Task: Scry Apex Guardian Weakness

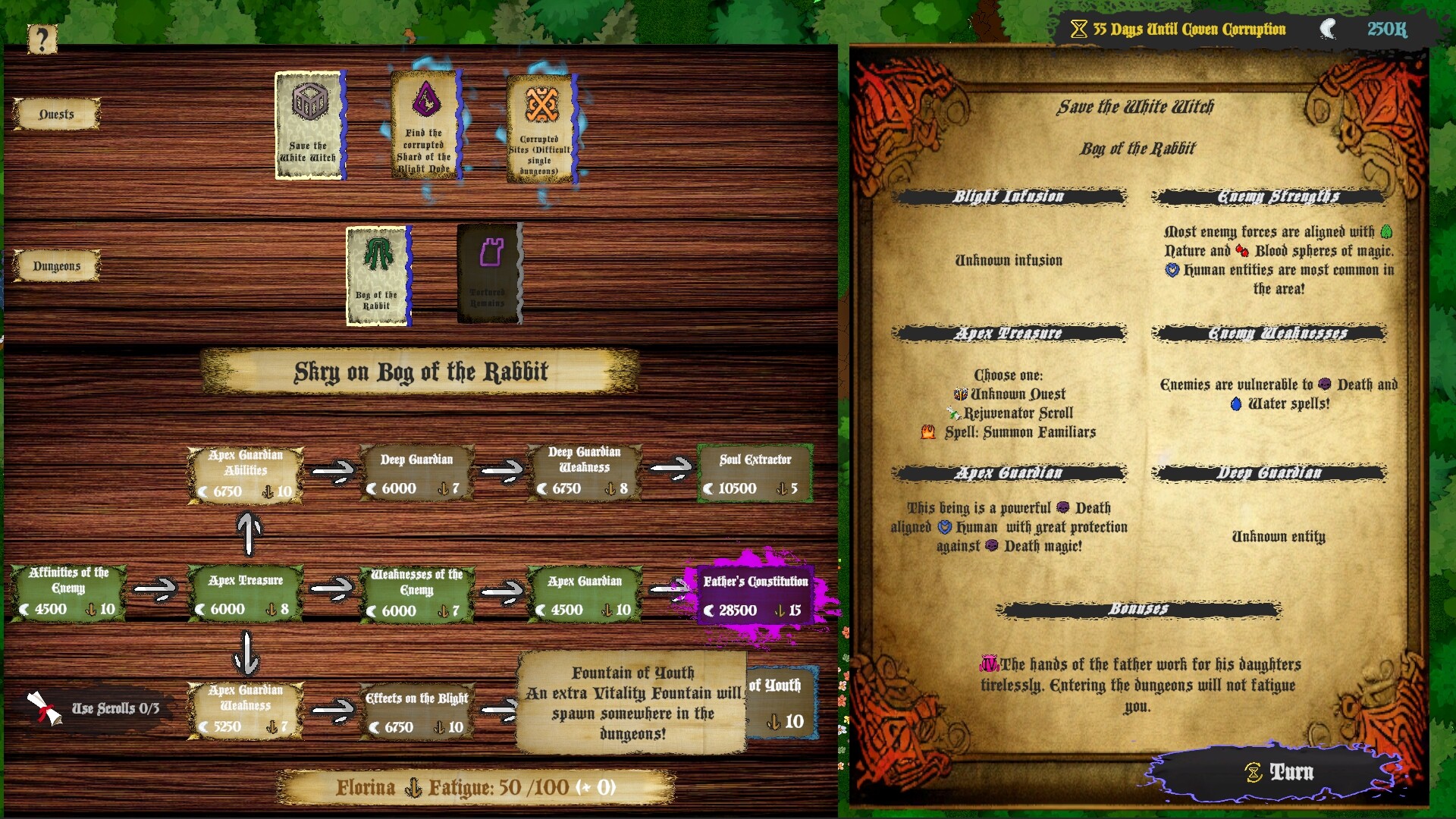Action: coord(245,710)
